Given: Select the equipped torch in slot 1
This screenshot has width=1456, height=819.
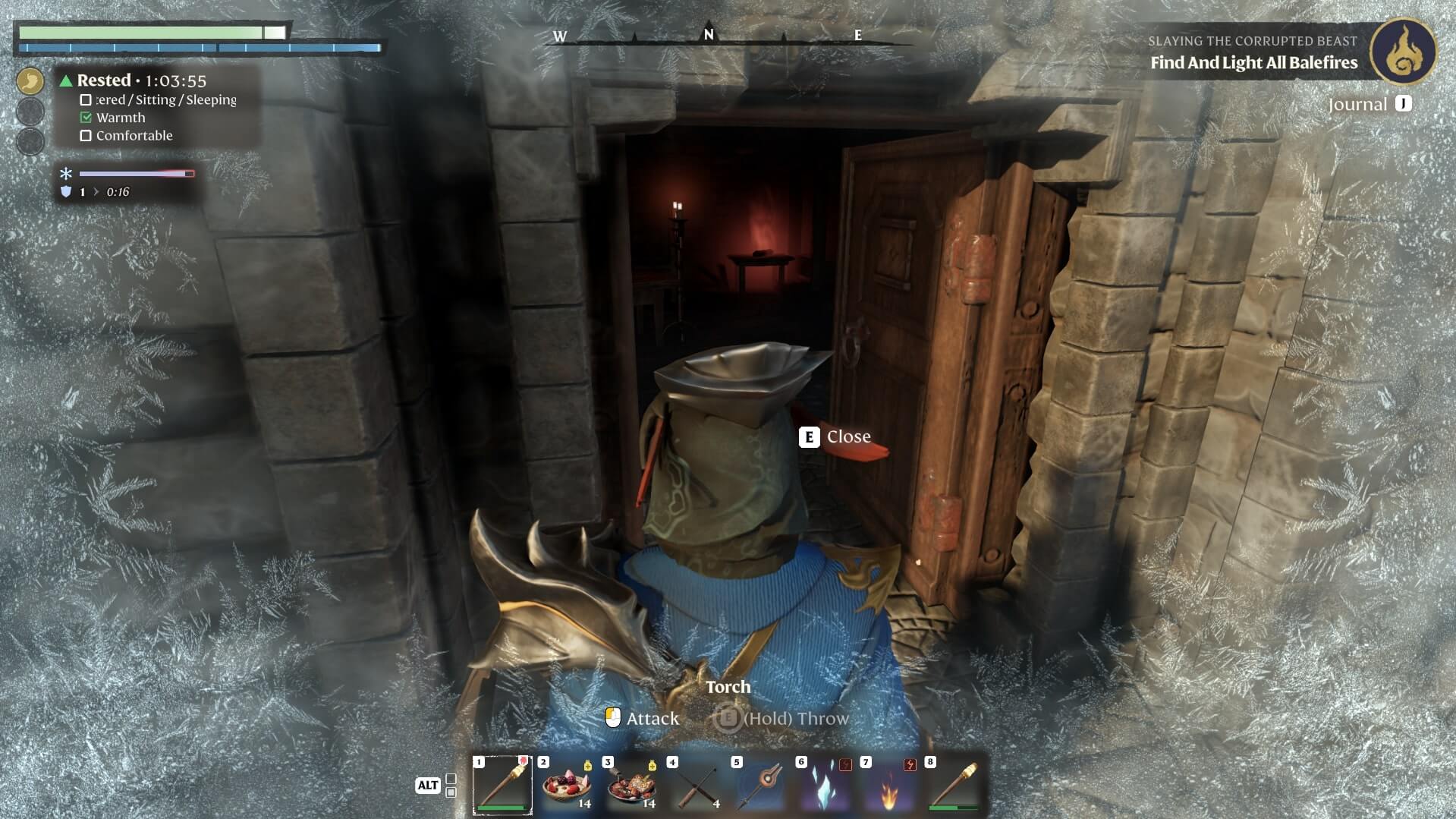Looking at the screenshot, I should (x=502, y=785).
